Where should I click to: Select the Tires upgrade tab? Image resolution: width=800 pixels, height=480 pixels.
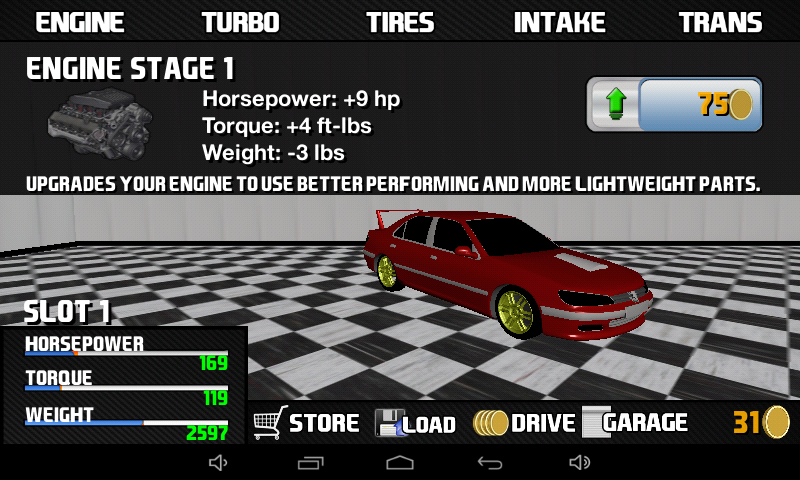coord(400,22)
